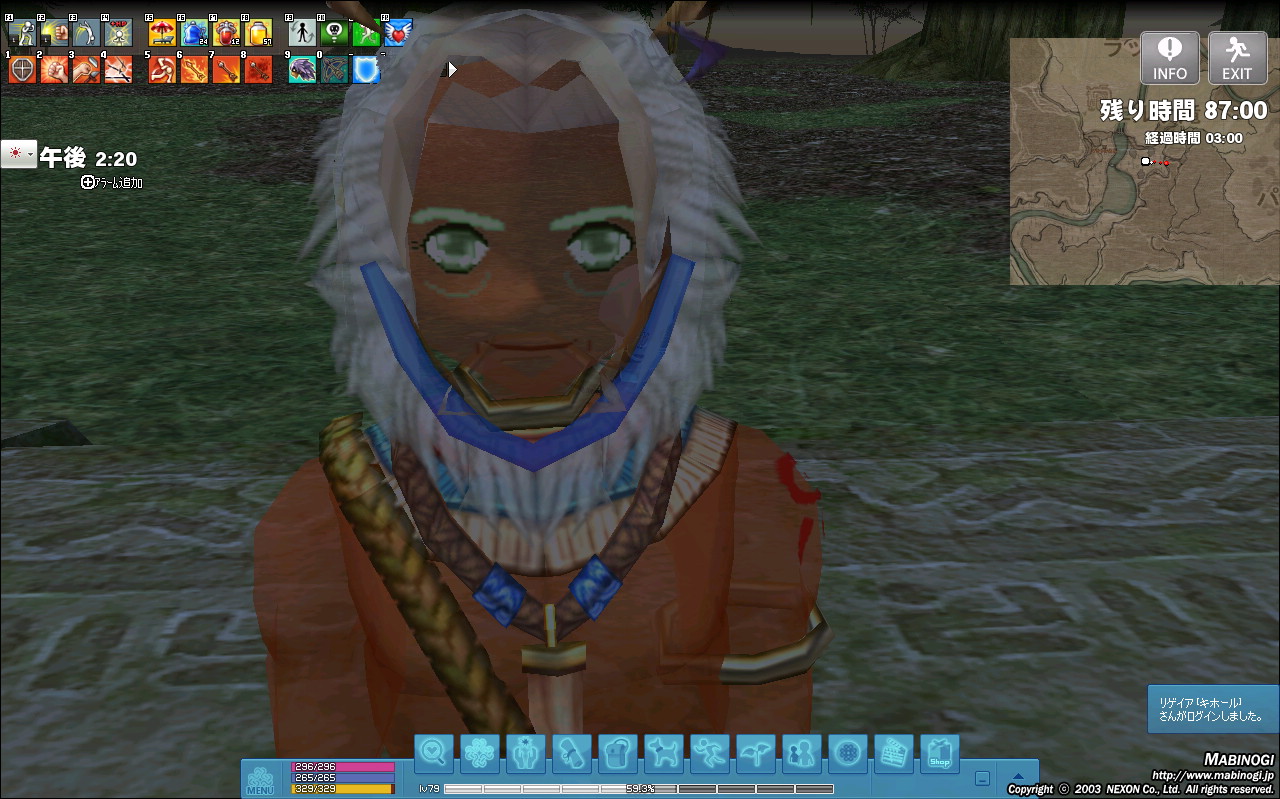Open the Shop from the bottom bar
The image size is (1280, 799).
click(x=939, y=753)
